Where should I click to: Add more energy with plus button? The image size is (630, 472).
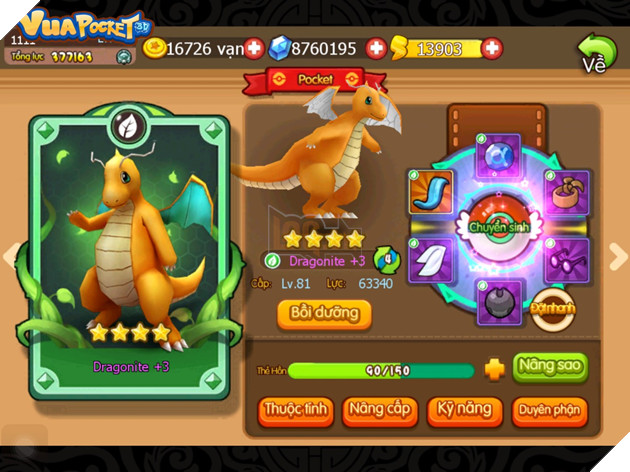pos(492,48)
